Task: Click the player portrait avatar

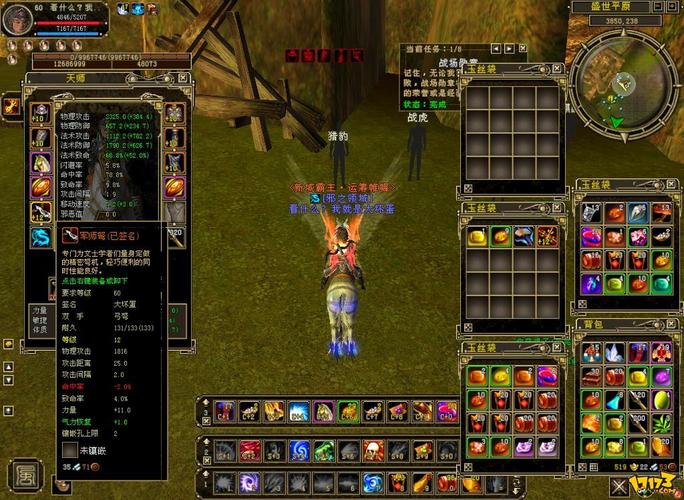Action: 17,18
